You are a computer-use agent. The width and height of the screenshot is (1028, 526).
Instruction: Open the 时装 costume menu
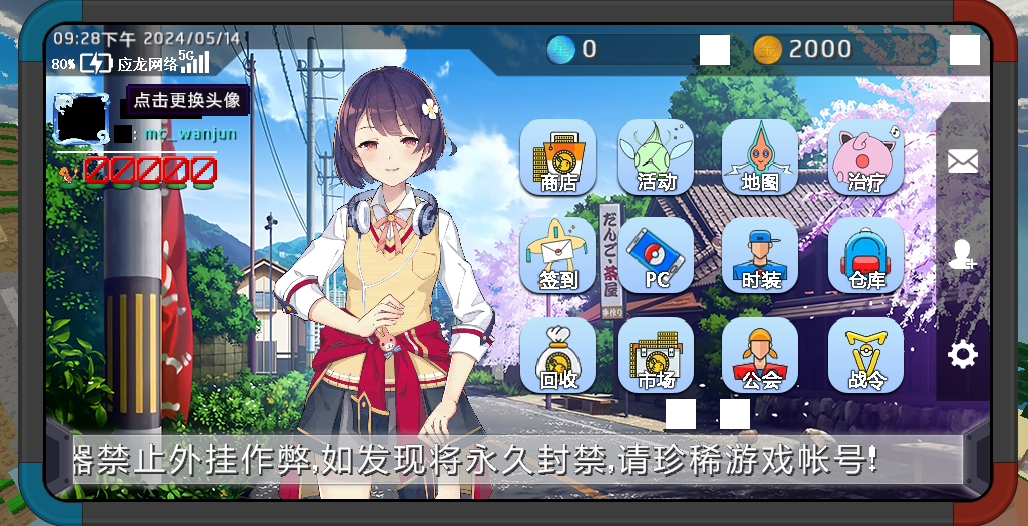(x=760, y=255)
